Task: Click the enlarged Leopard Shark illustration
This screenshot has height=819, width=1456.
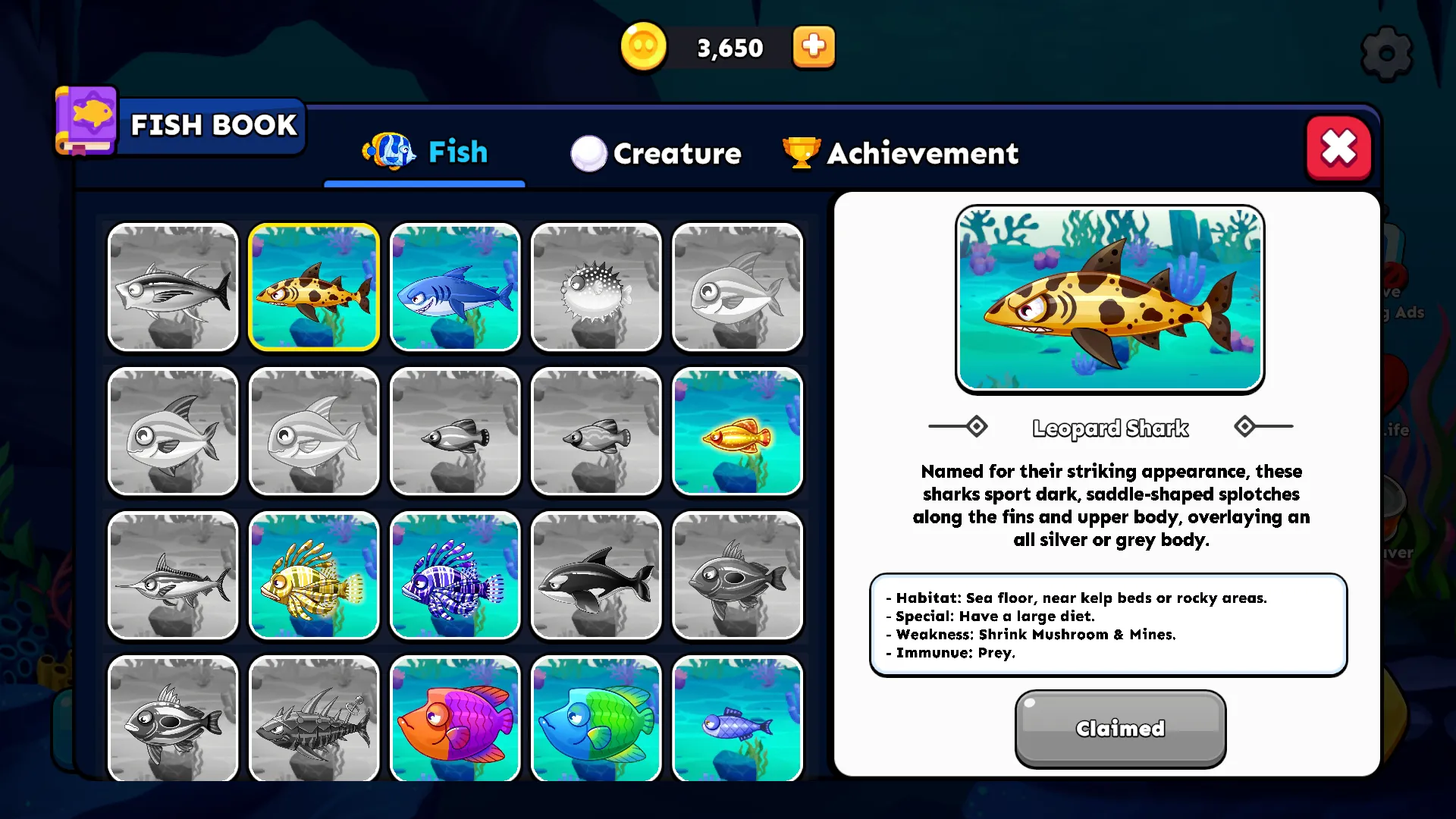Action: point(1109,298)
